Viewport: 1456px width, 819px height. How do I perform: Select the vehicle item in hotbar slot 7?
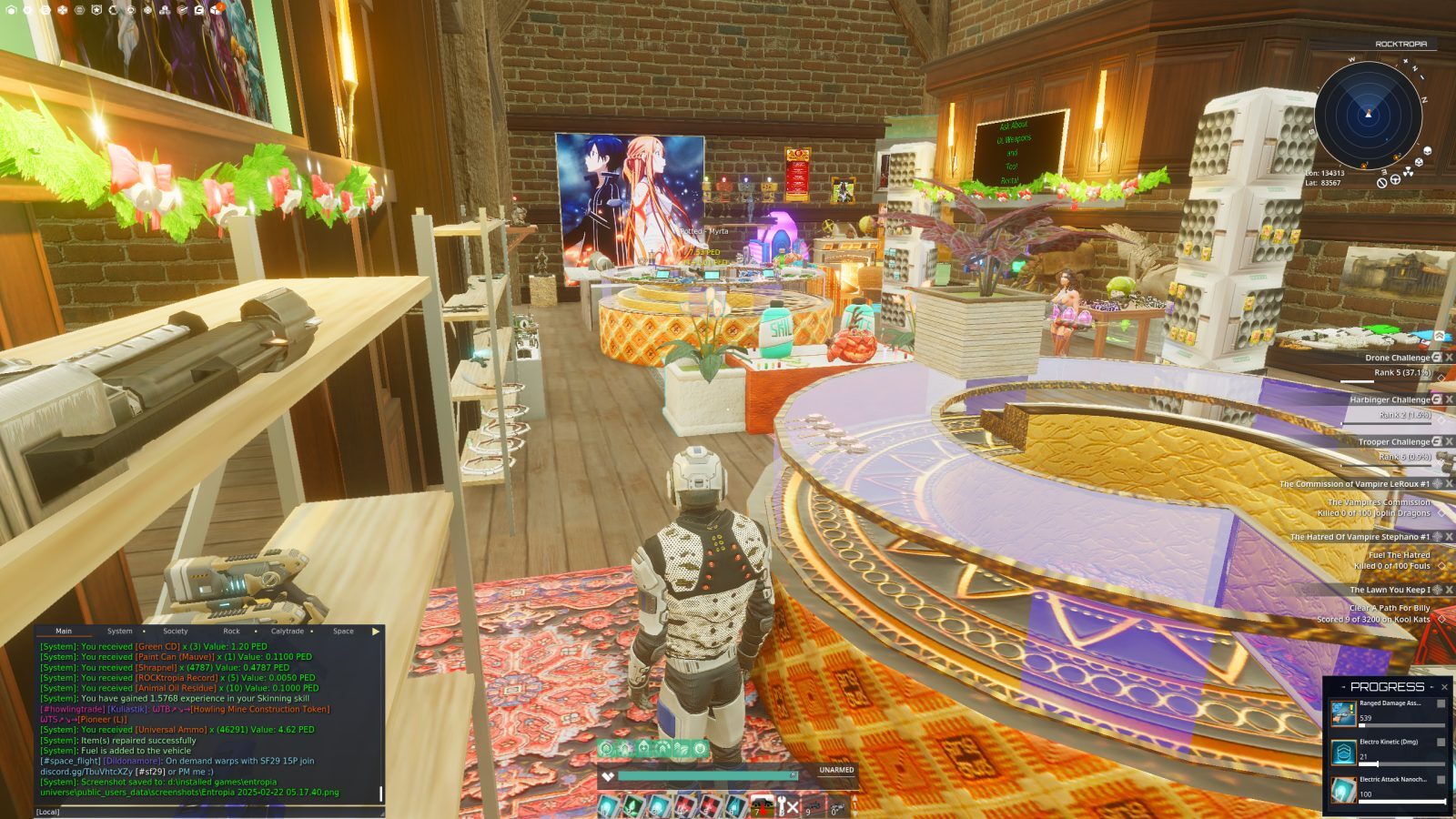762,803
